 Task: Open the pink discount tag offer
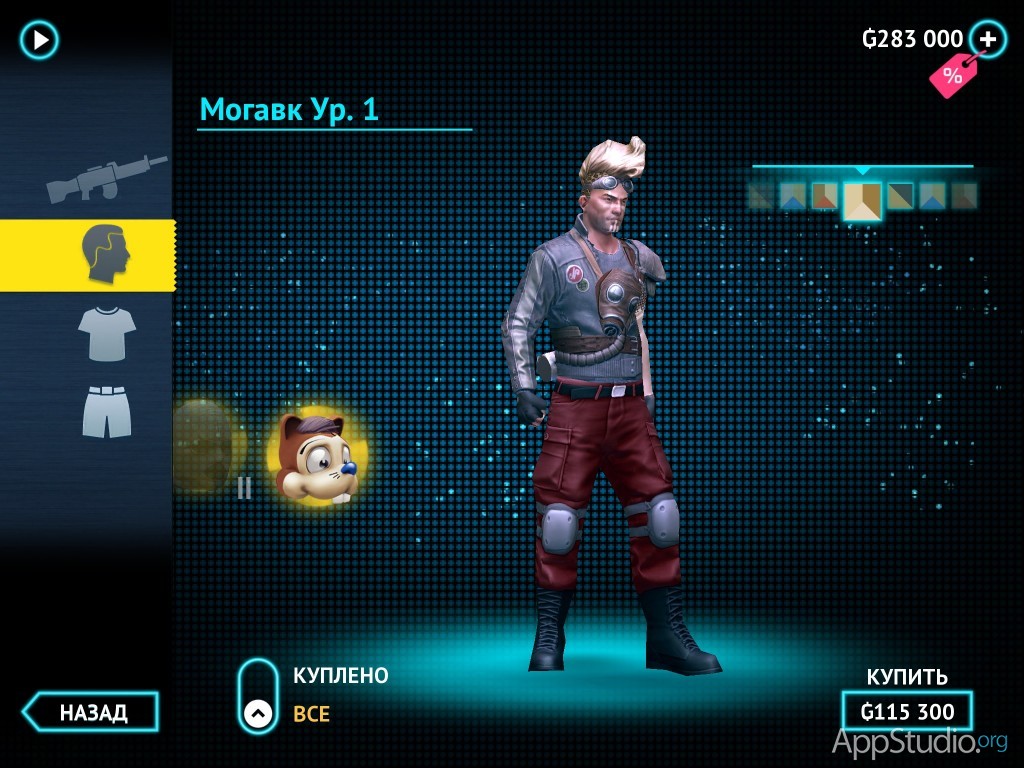click(950, 75)
